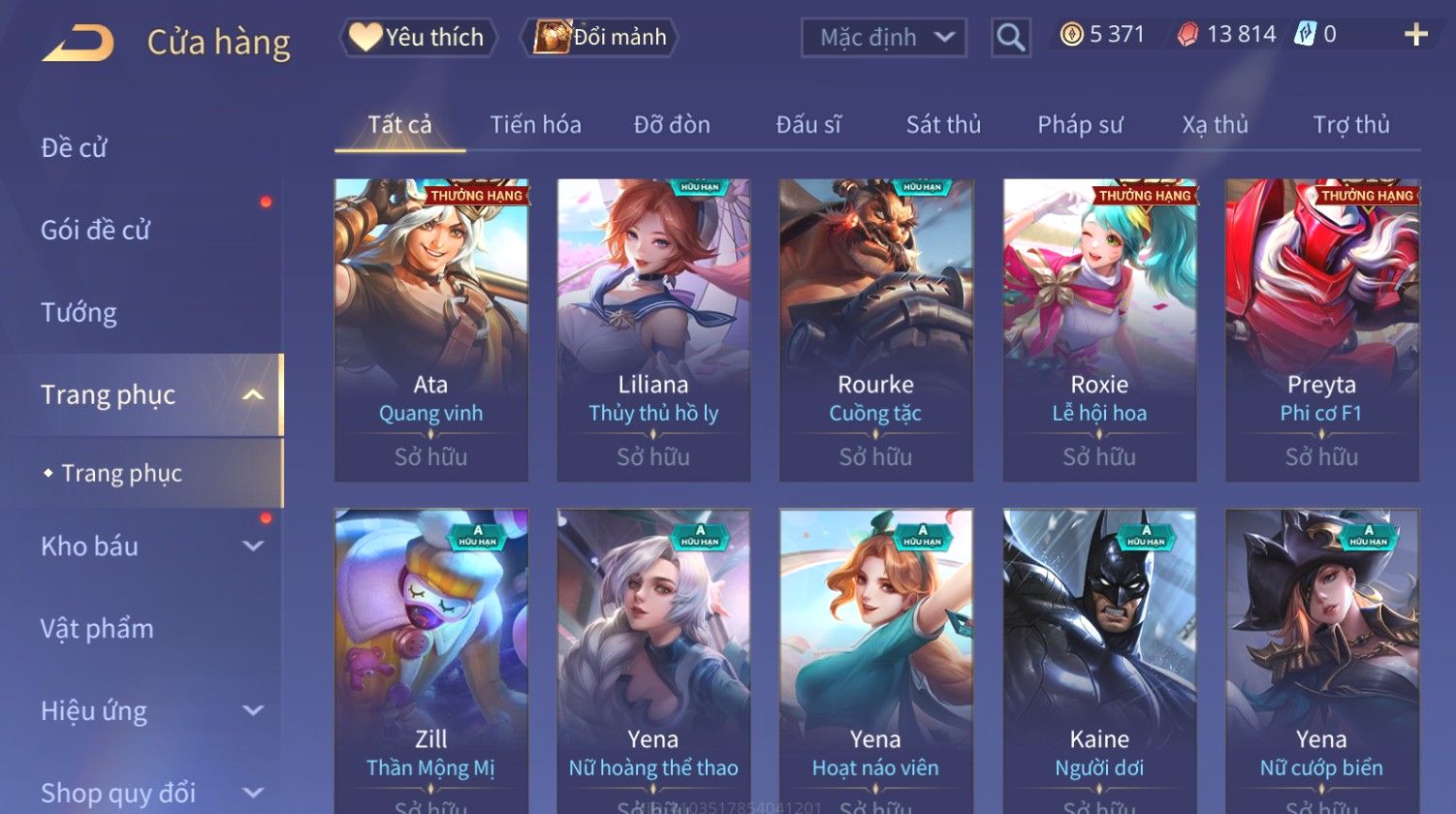The image size is (1456, 814).
Task: Filter skins by Pháp sư tab
Action: pos(1080,125)
